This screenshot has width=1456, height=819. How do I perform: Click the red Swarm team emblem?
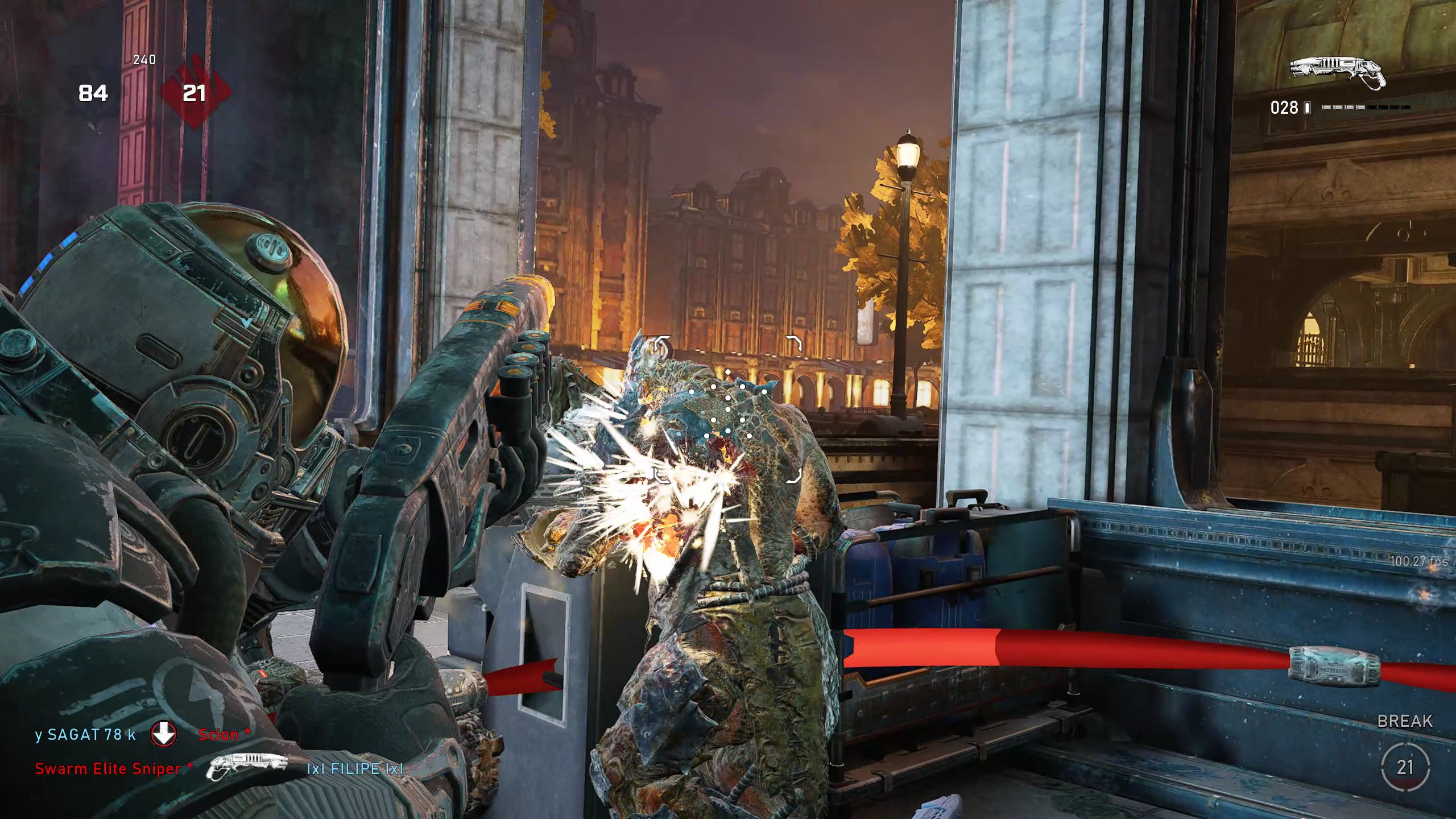click(195, 93)
